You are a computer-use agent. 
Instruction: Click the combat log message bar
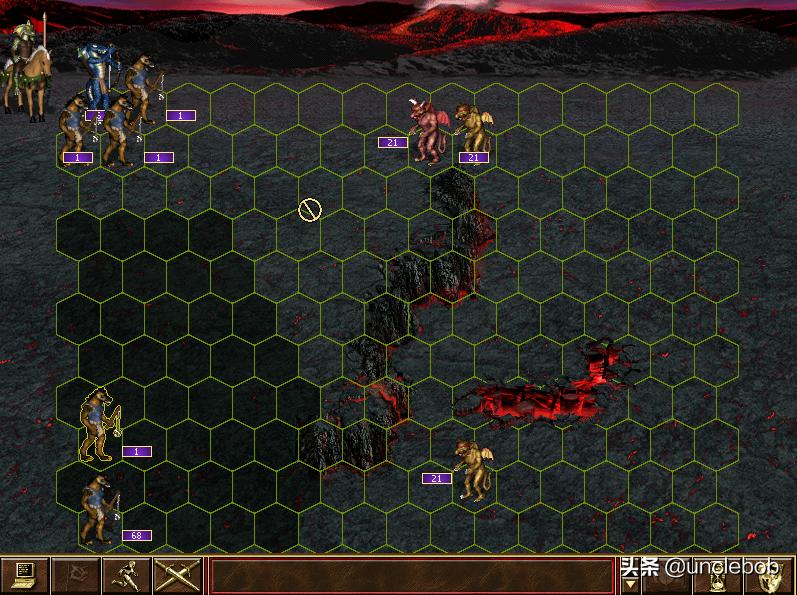pyautogui.click(x=411, y=576)
